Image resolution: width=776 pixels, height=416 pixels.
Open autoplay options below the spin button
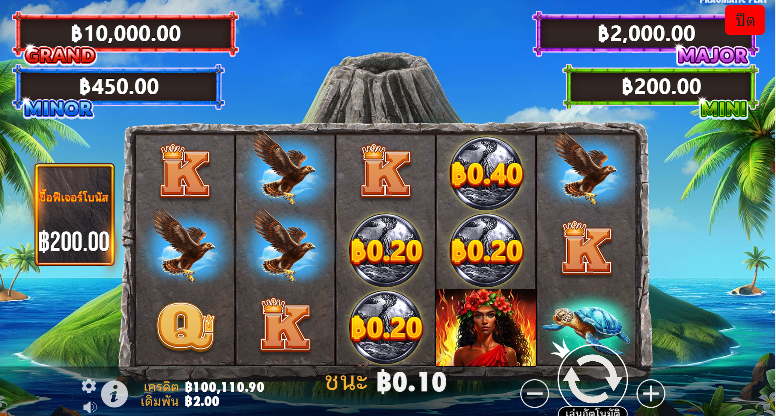pos(593,410)
